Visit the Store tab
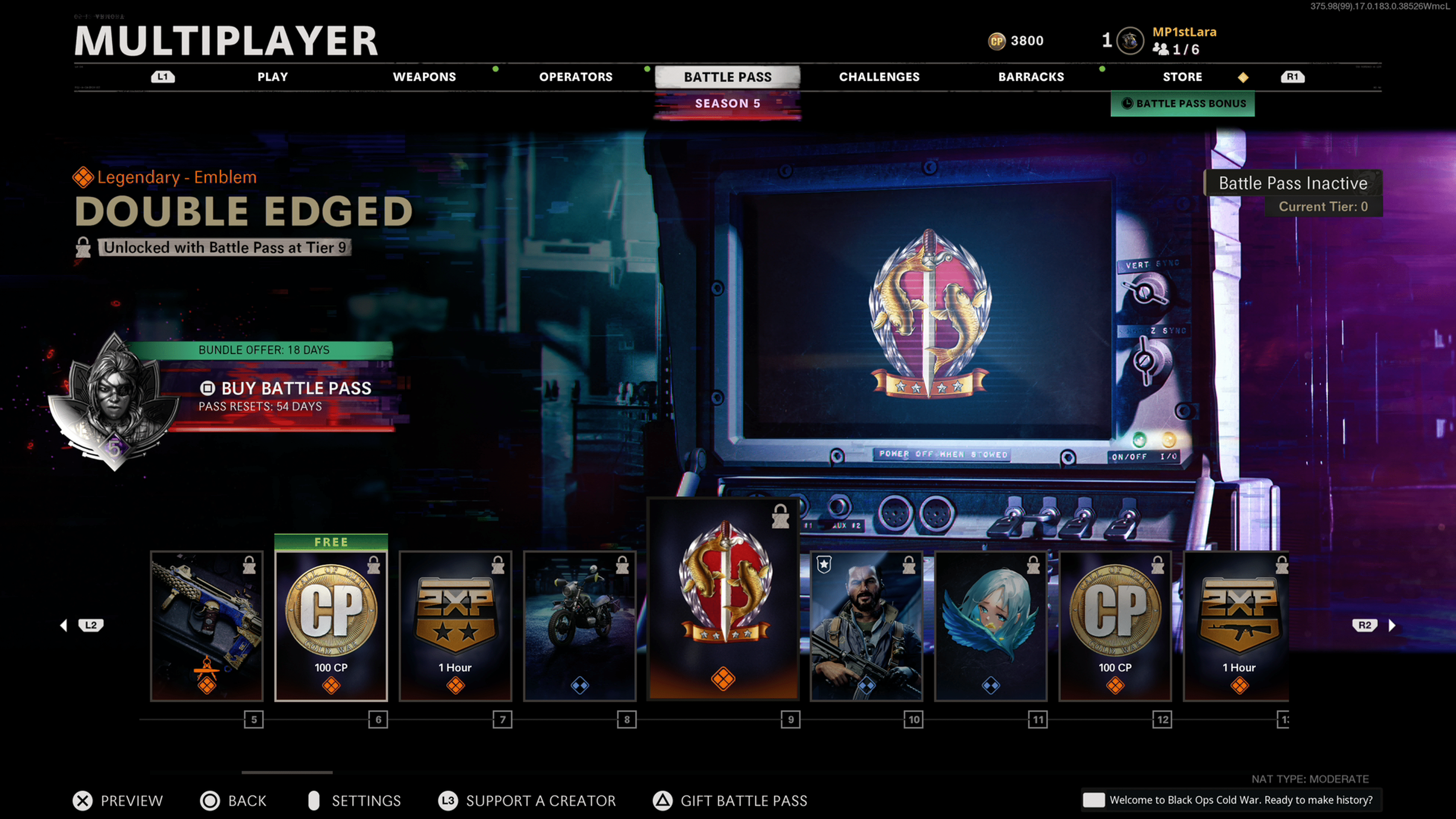This screenshot has height=819, width=1456. click(1182, 77)
